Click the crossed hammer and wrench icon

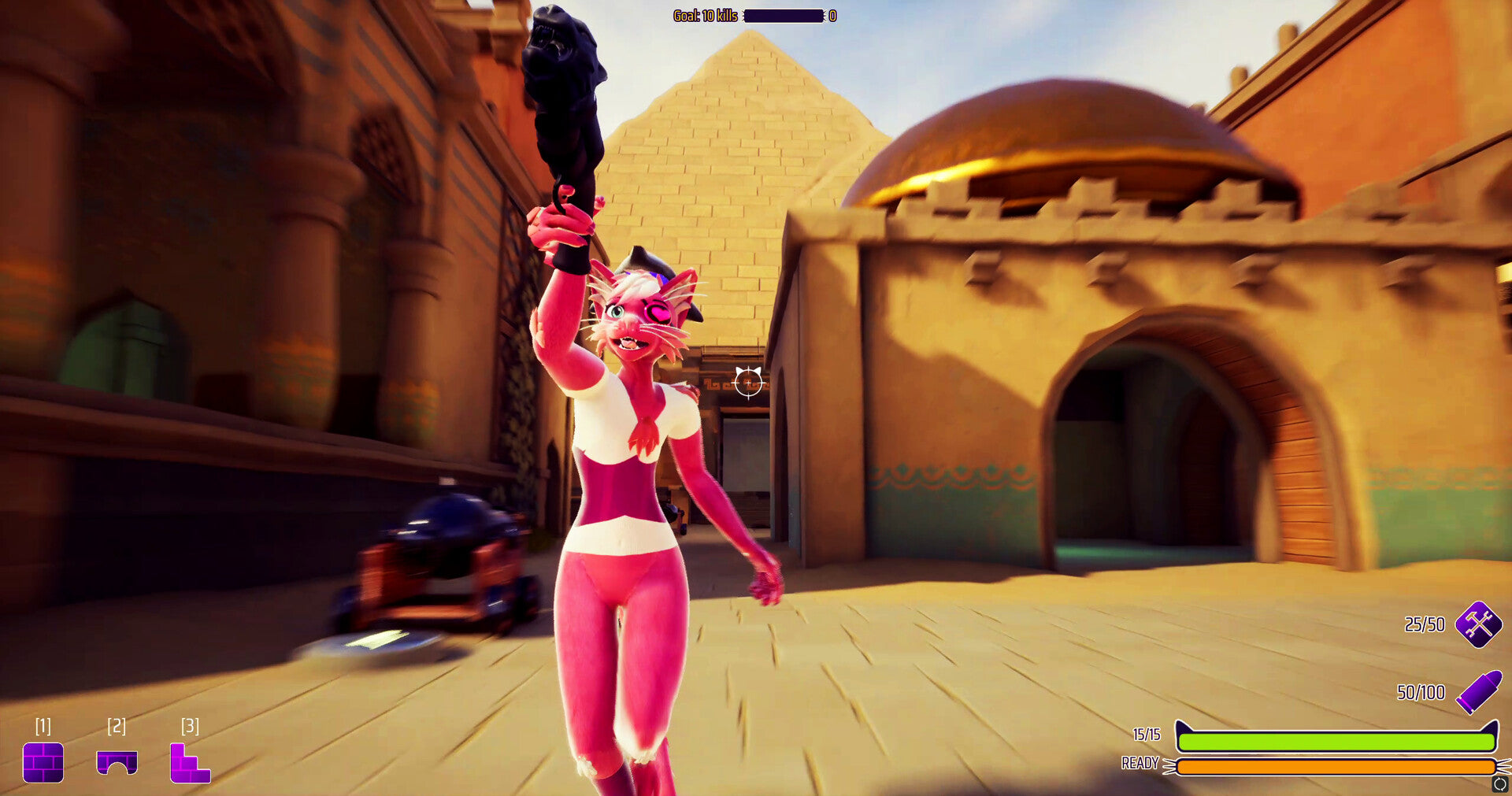[1478, 624]
